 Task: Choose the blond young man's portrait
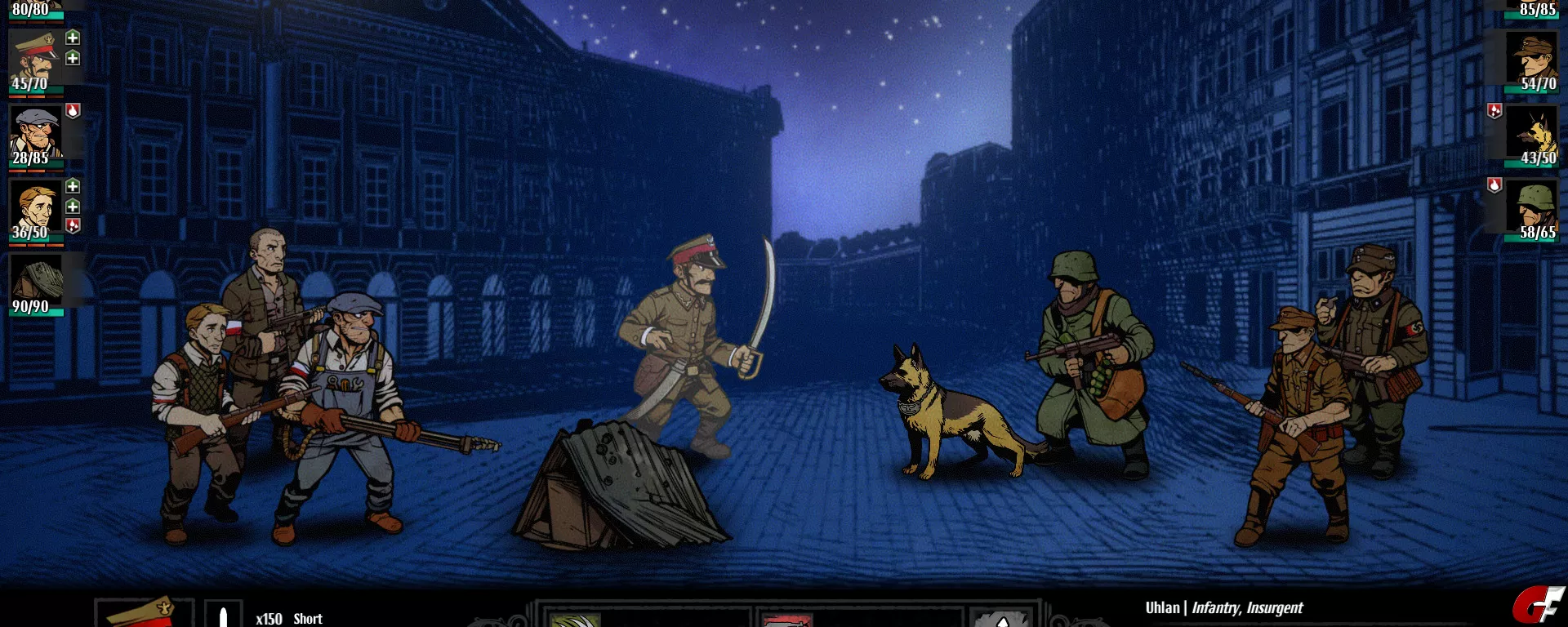[35, 207]
